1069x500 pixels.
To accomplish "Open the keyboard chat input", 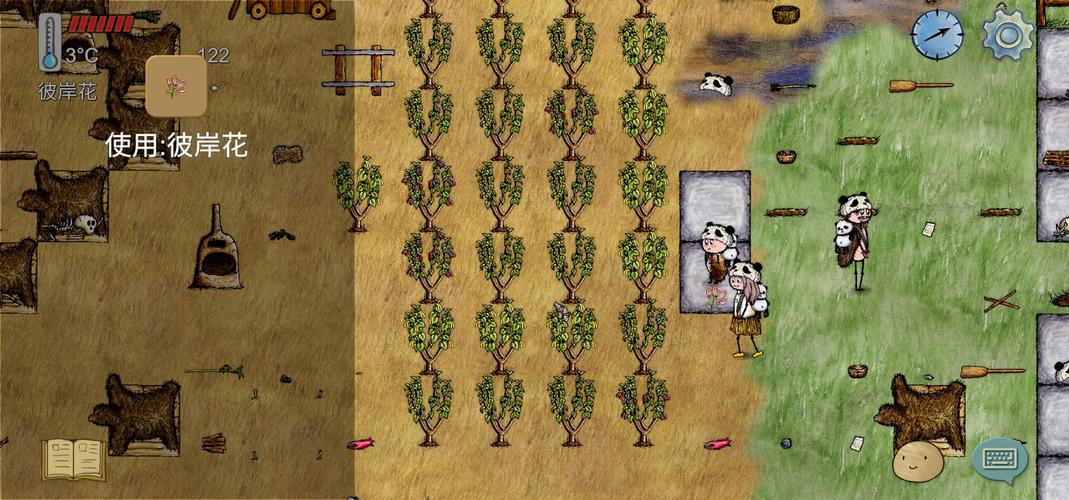I will (999, 460).
